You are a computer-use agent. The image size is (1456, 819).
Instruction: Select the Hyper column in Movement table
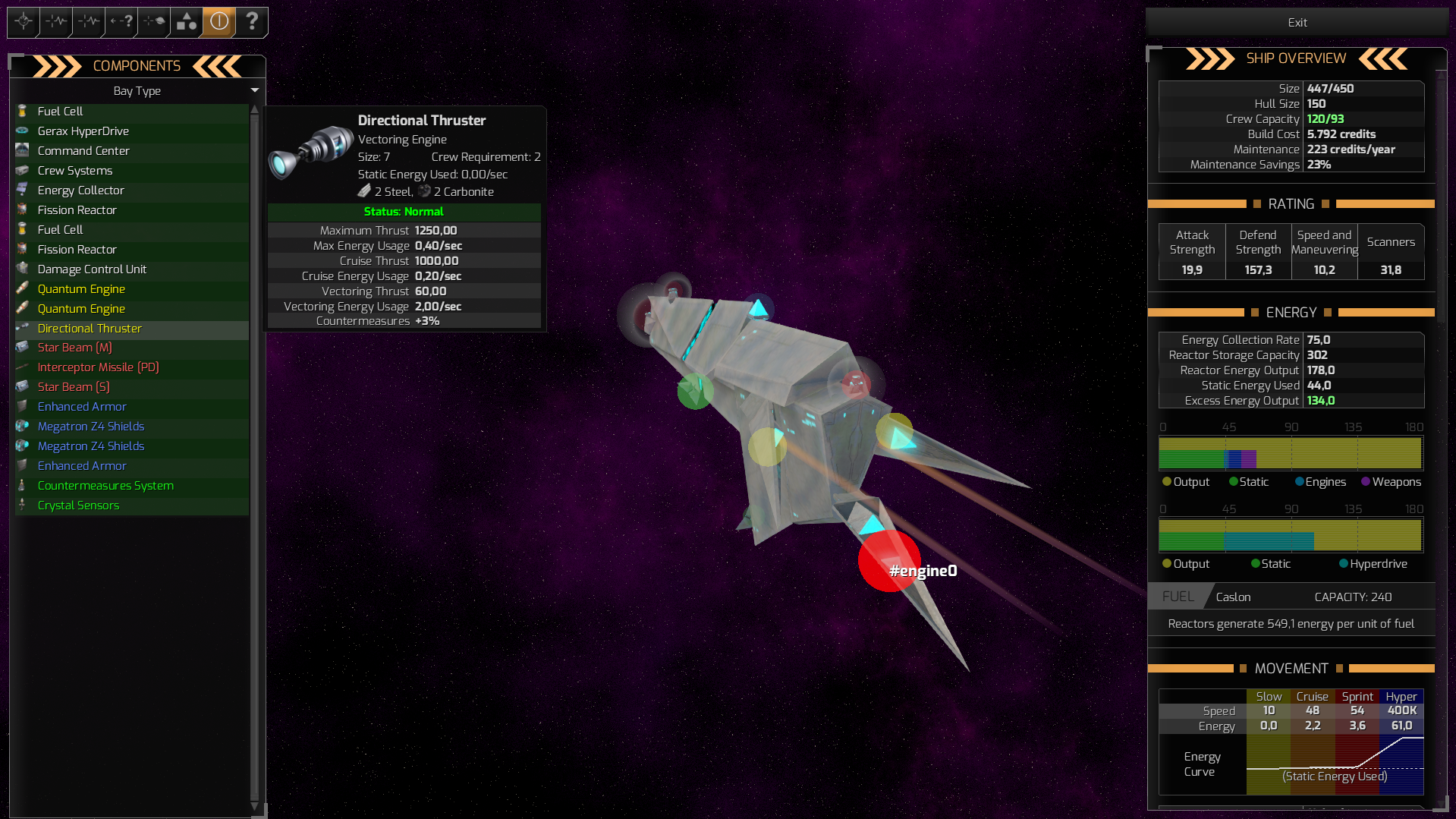click(1401, 696)
